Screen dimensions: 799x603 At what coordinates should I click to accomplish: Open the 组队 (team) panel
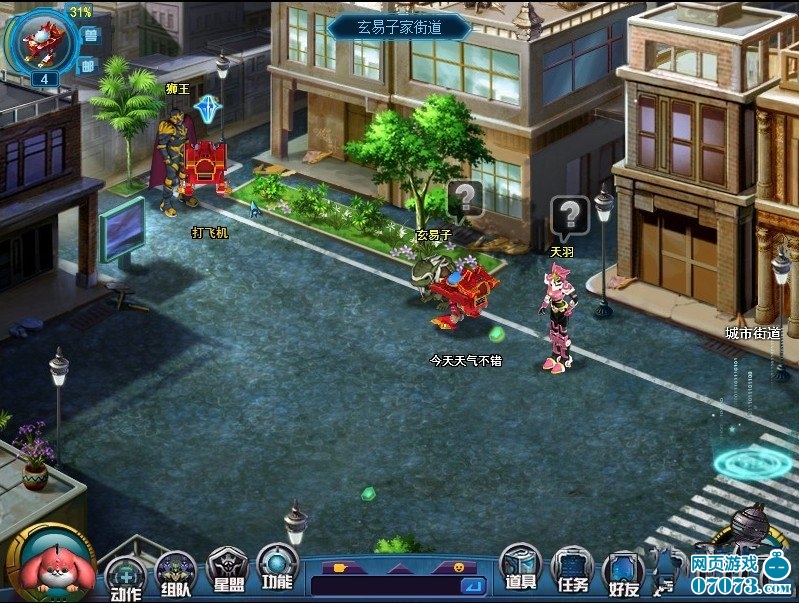(176, 574)
